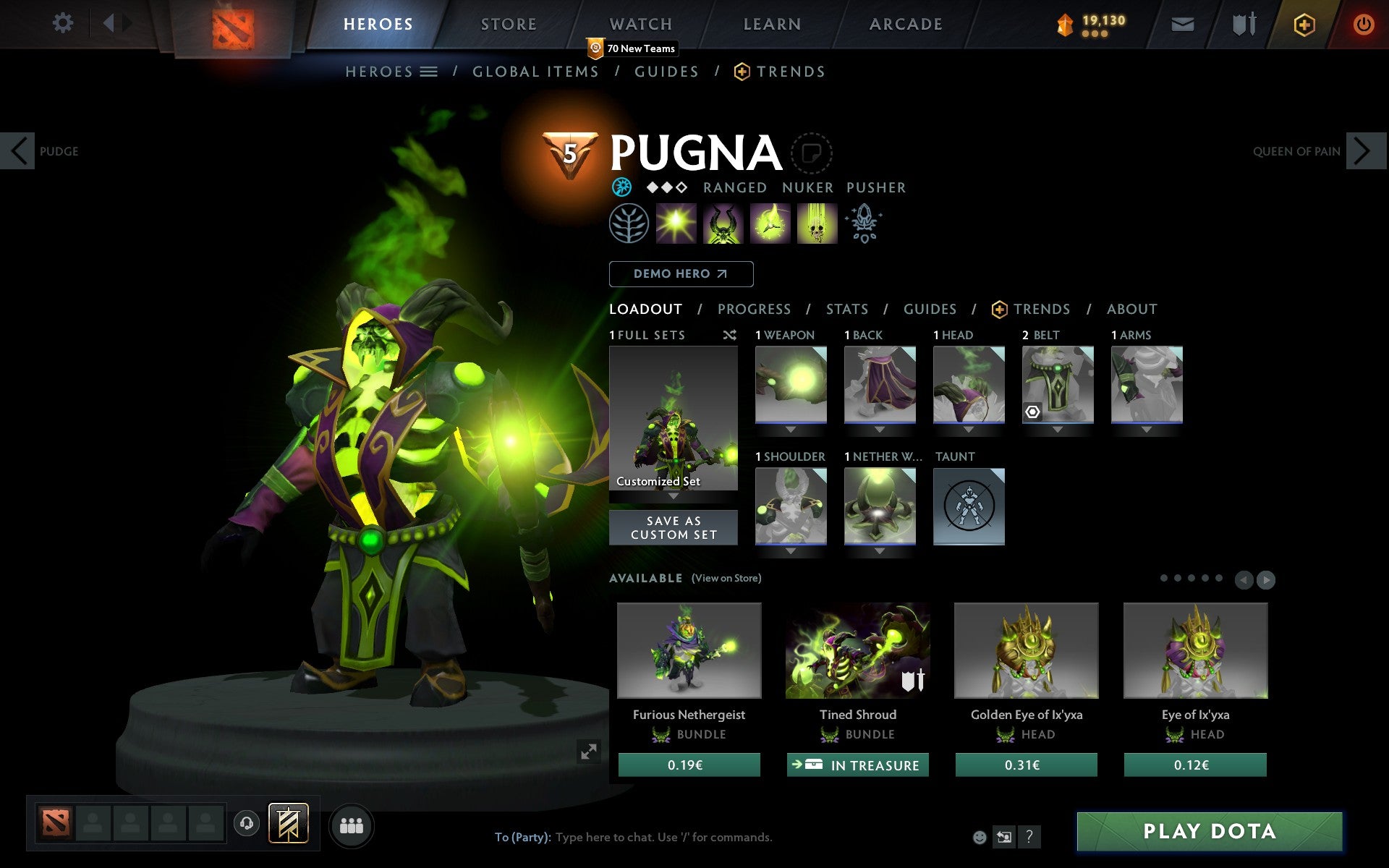The height and width of the screenshot is (868, 1389).
Task: Purchase Golden Eye of Ix'yxa for 0.31€
Action: pyautogui.click(x=1026, y=765)
